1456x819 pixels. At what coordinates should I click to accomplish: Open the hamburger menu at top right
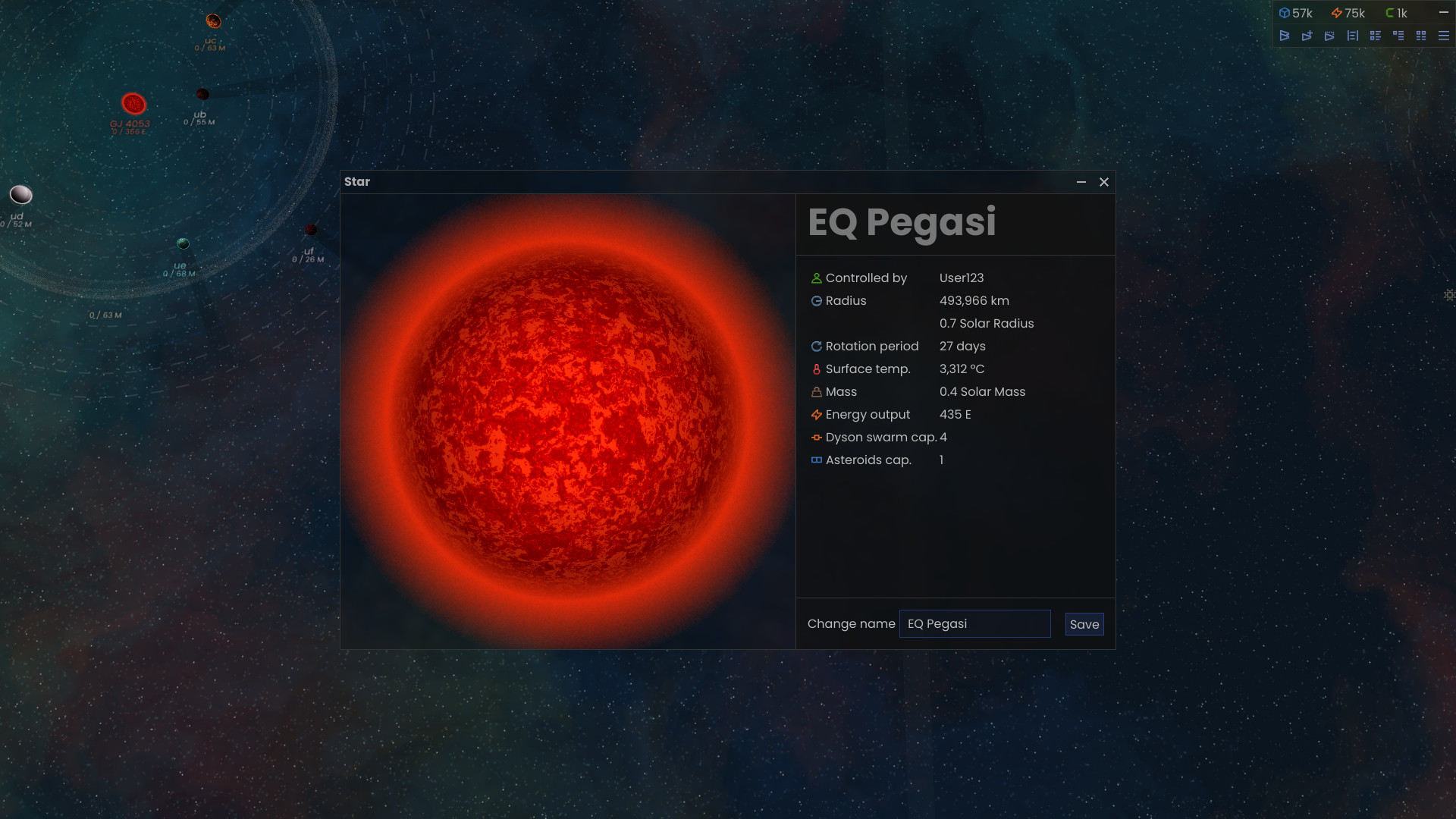click(x=1442, y=36)
